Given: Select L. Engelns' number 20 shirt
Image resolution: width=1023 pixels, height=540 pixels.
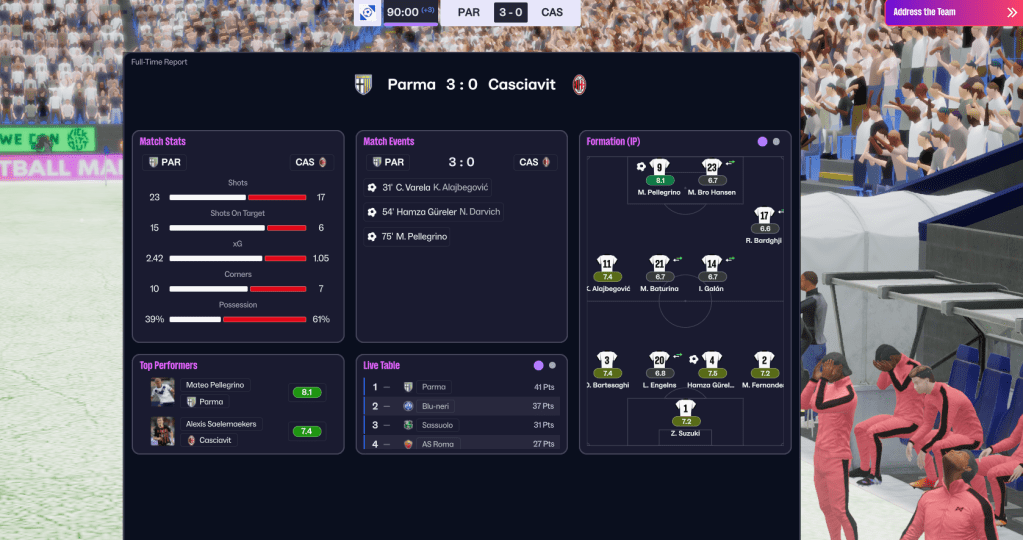Looking at the screenshot, I should coord(658,360).
